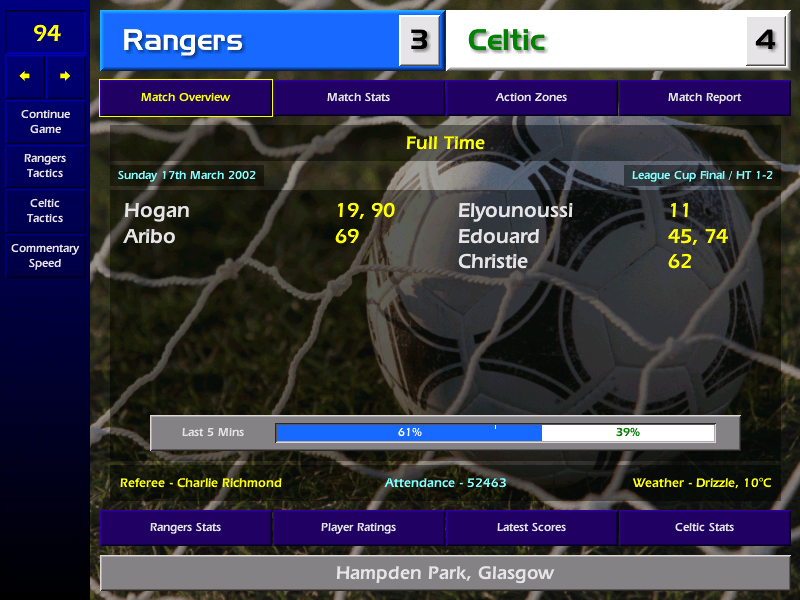Viewport: 800px width, 600px height.
Task: Select the Rangers team name header
Action: click(250, 41)
